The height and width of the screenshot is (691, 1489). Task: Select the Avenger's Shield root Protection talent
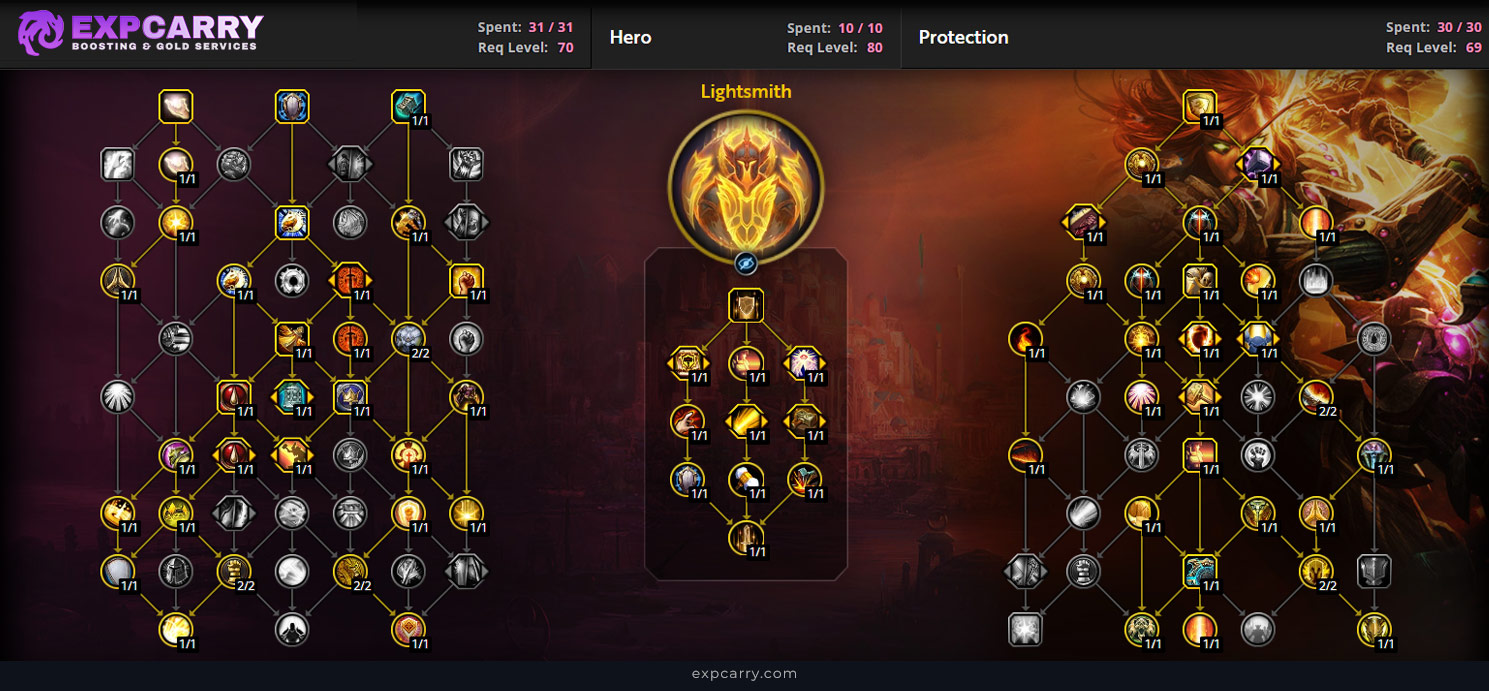[1199, 107]
